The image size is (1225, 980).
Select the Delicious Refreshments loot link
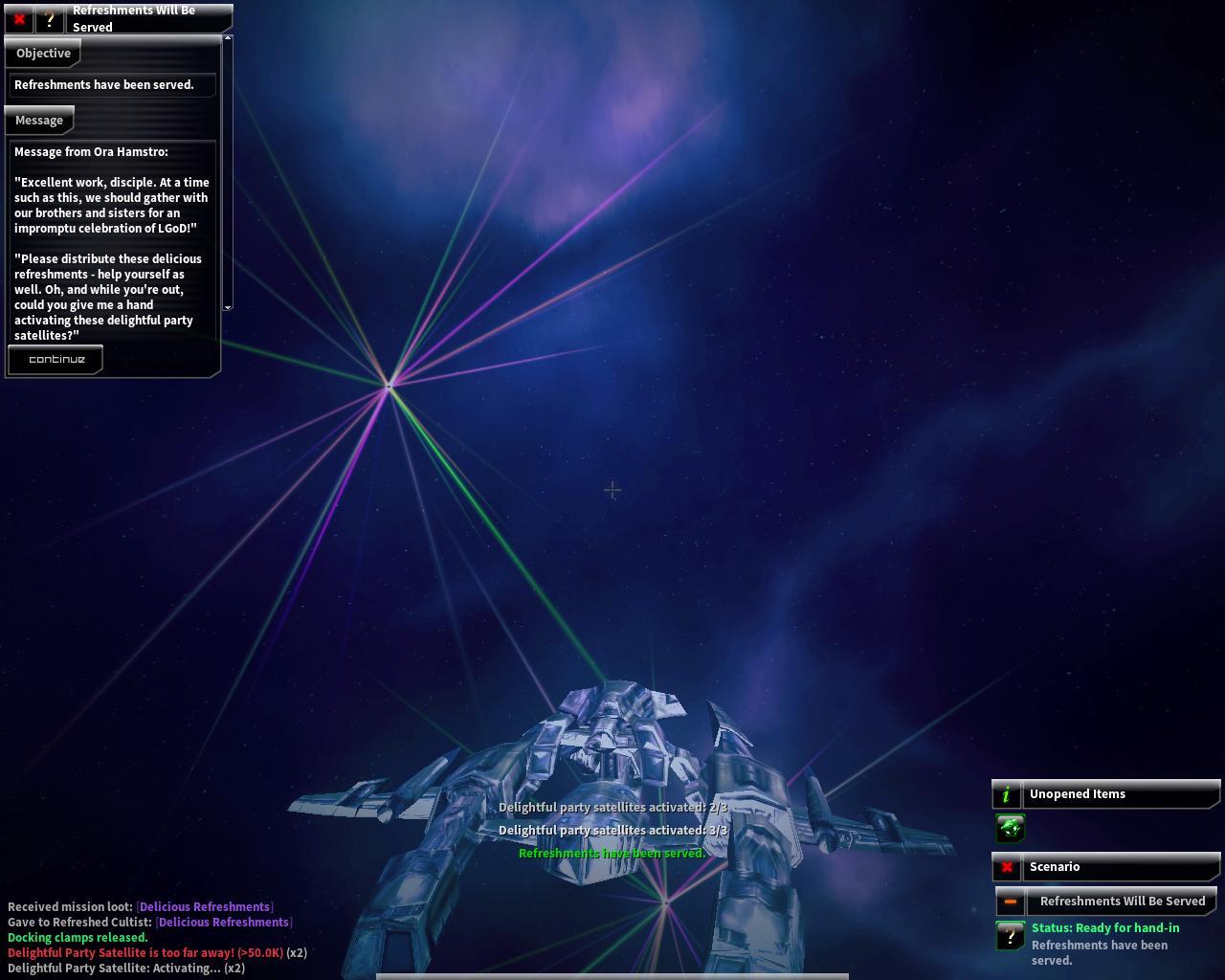click(205, 906)
